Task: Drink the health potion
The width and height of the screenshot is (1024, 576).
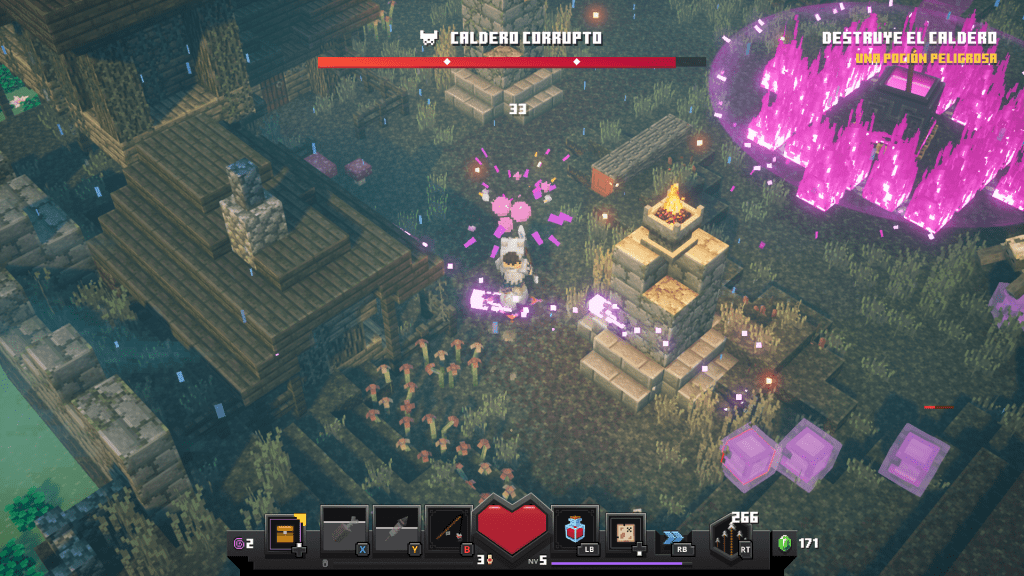Action: [574, 529]
